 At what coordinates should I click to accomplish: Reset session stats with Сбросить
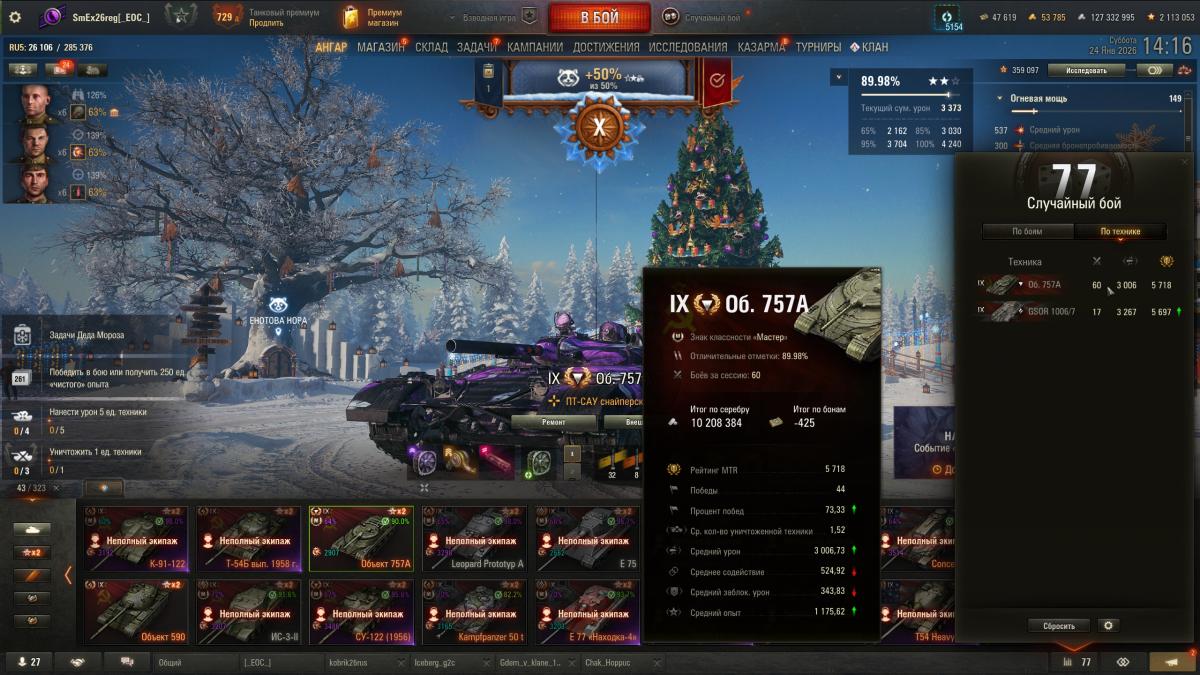(x=1059, y=626)
